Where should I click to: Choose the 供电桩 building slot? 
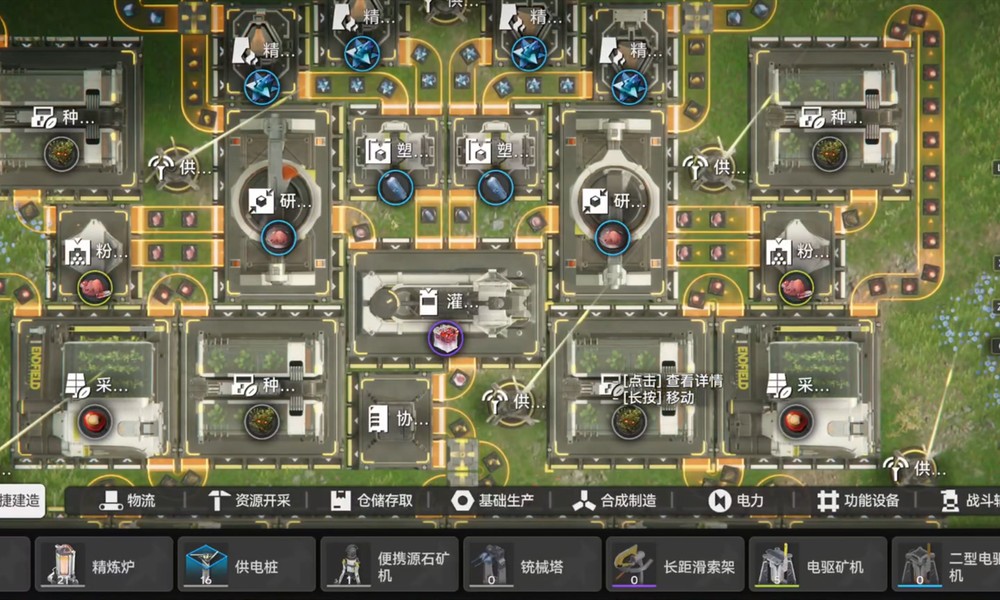coord(245,565)
